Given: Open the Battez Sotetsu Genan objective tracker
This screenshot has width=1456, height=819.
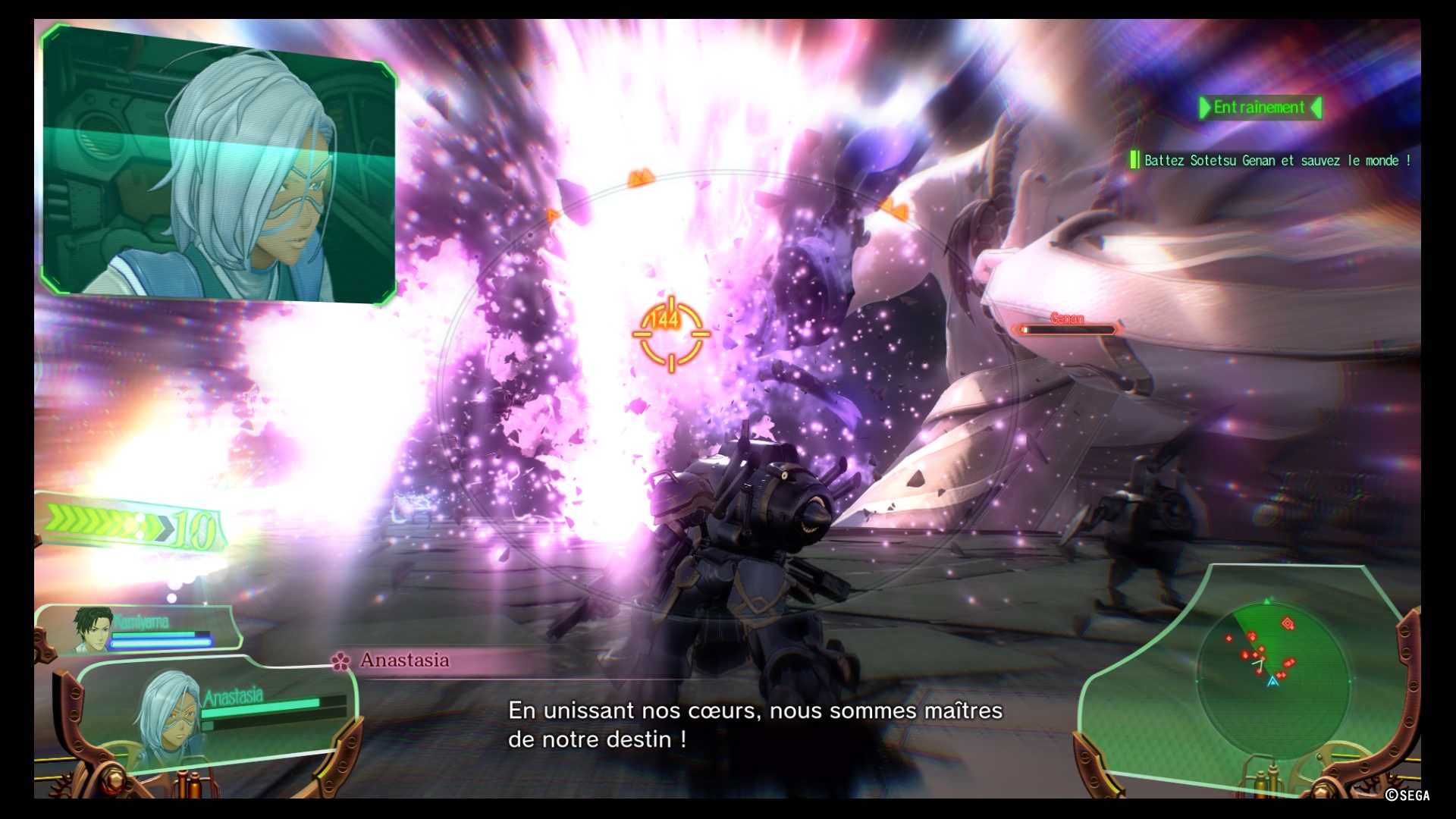Looking at the screenshot, I should point(1272,160).
